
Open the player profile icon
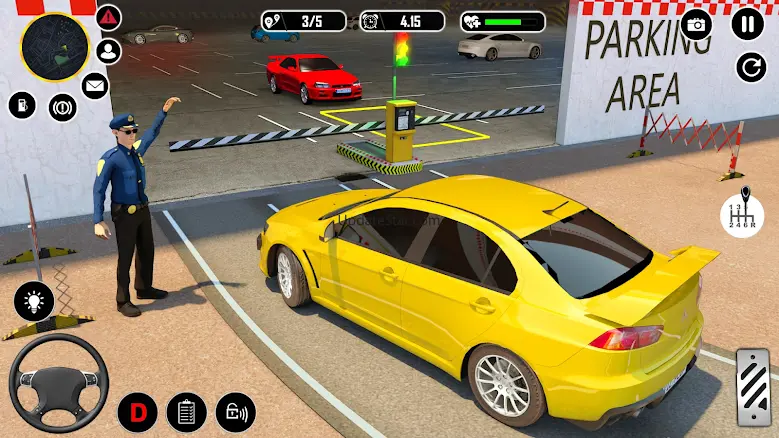[x=109, y=51]
